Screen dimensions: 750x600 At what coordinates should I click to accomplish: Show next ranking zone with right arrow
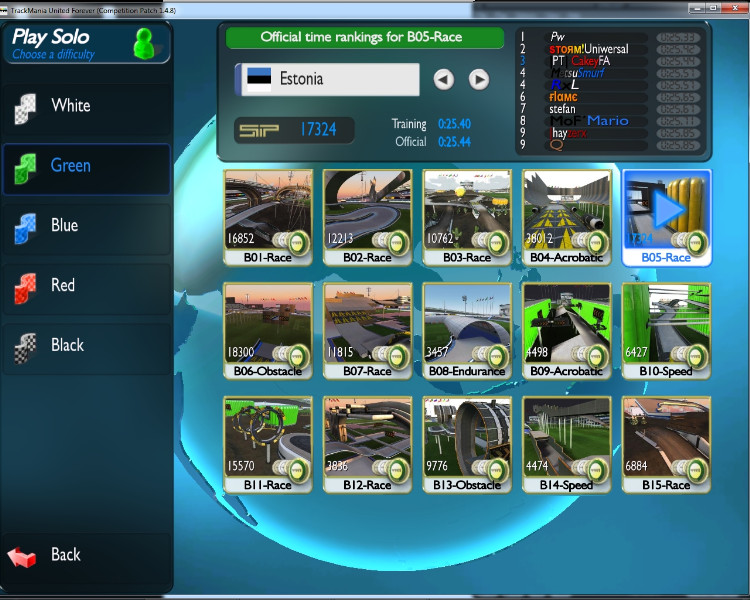click(x=479, y=79)
